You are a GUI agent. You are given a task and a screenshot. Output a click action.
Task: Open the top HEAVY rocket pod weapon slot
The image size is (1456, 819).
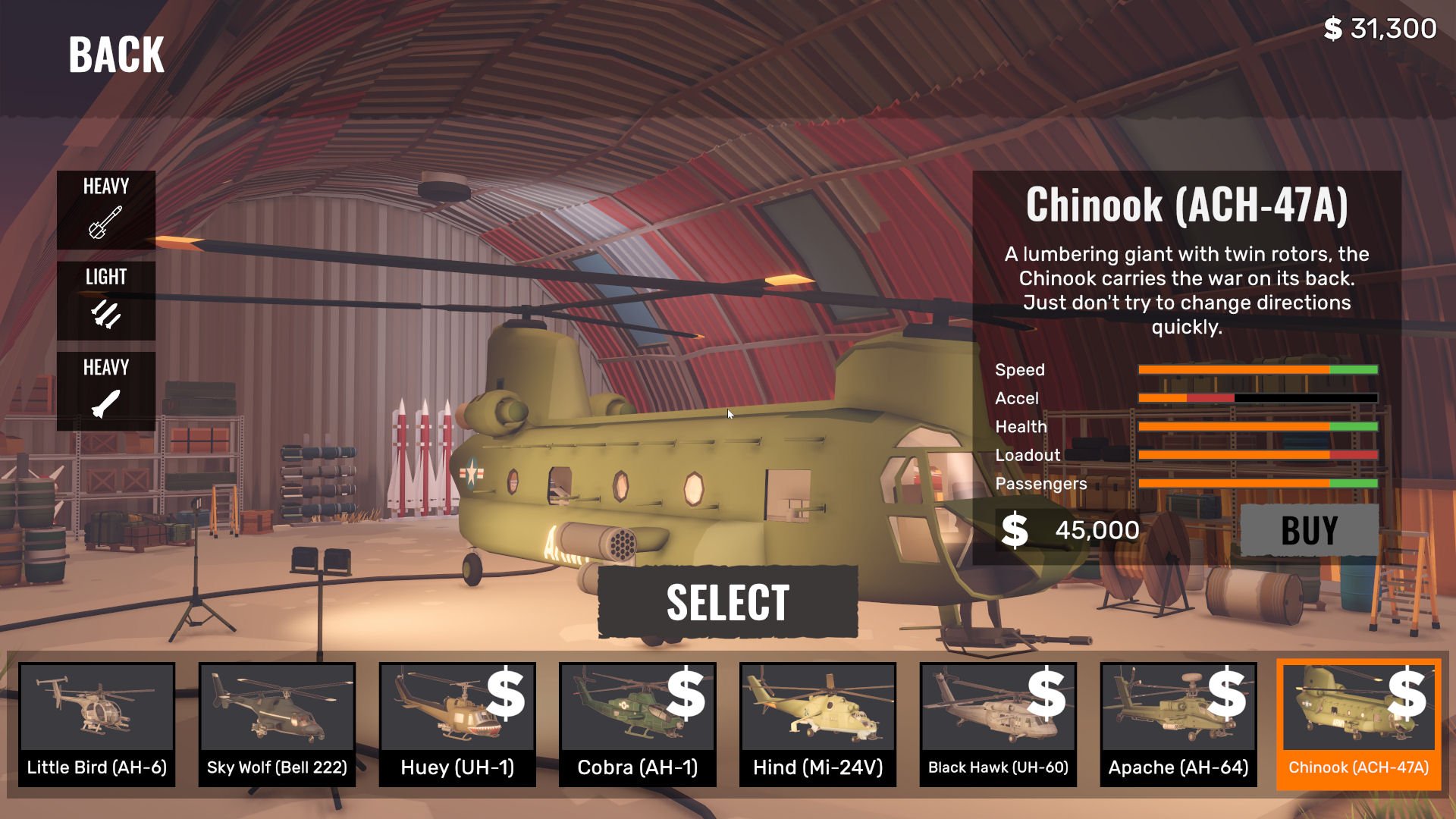click(106, 210)
